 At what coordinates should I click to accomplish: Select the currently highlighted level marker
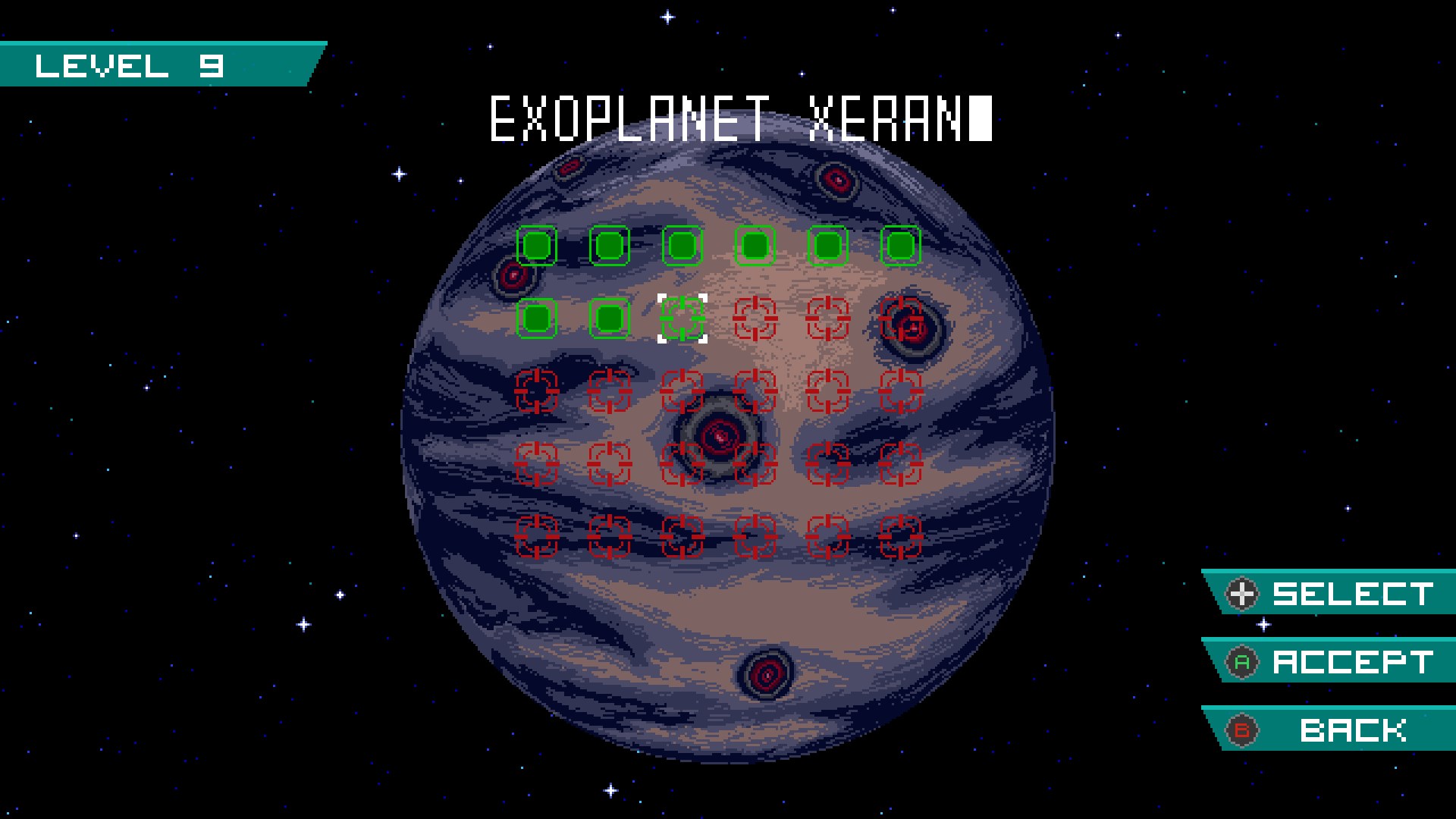pos(682,318)
